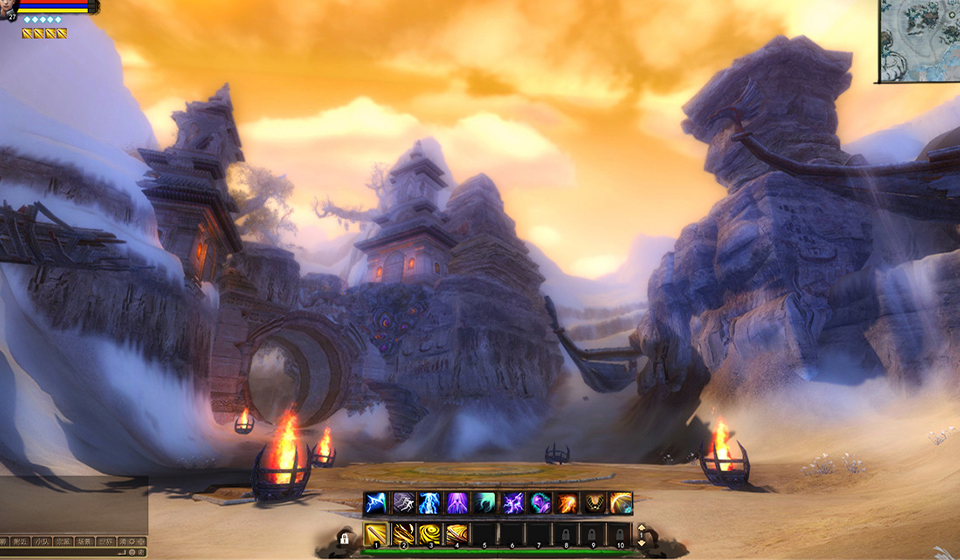Image resolution: width=960 pixels, height=560 pixels.
Task: Use hotbar slot 4 striped slash skill
Action: pyautogui.click(x=457, y=535)
